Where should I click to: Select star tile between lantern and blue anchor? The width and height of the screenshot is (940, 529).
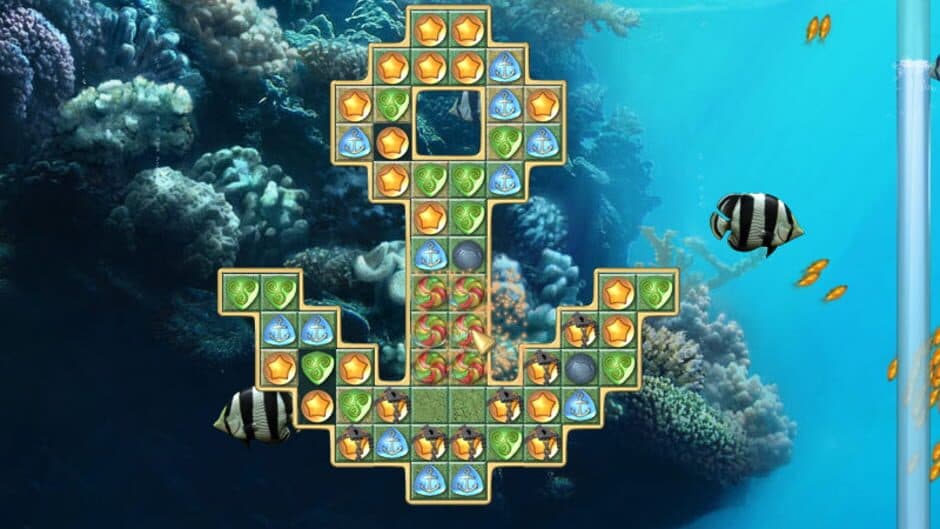pyautogui.click(x=542, y=405)
